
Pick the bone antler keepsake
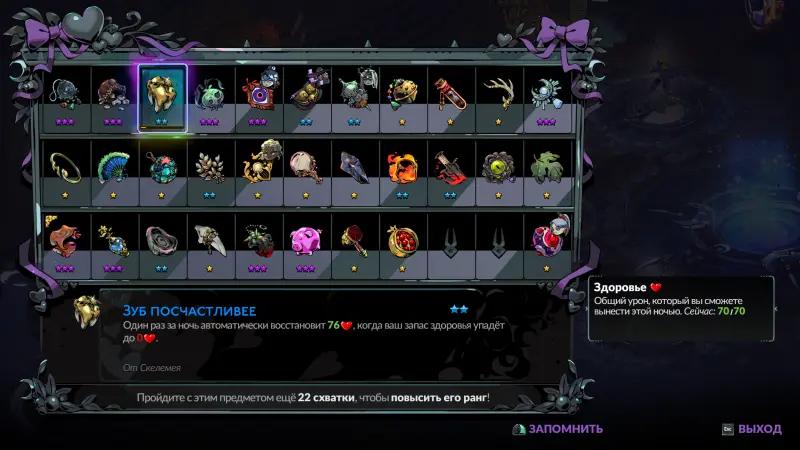pyautogui.click(x=497, y=93)
